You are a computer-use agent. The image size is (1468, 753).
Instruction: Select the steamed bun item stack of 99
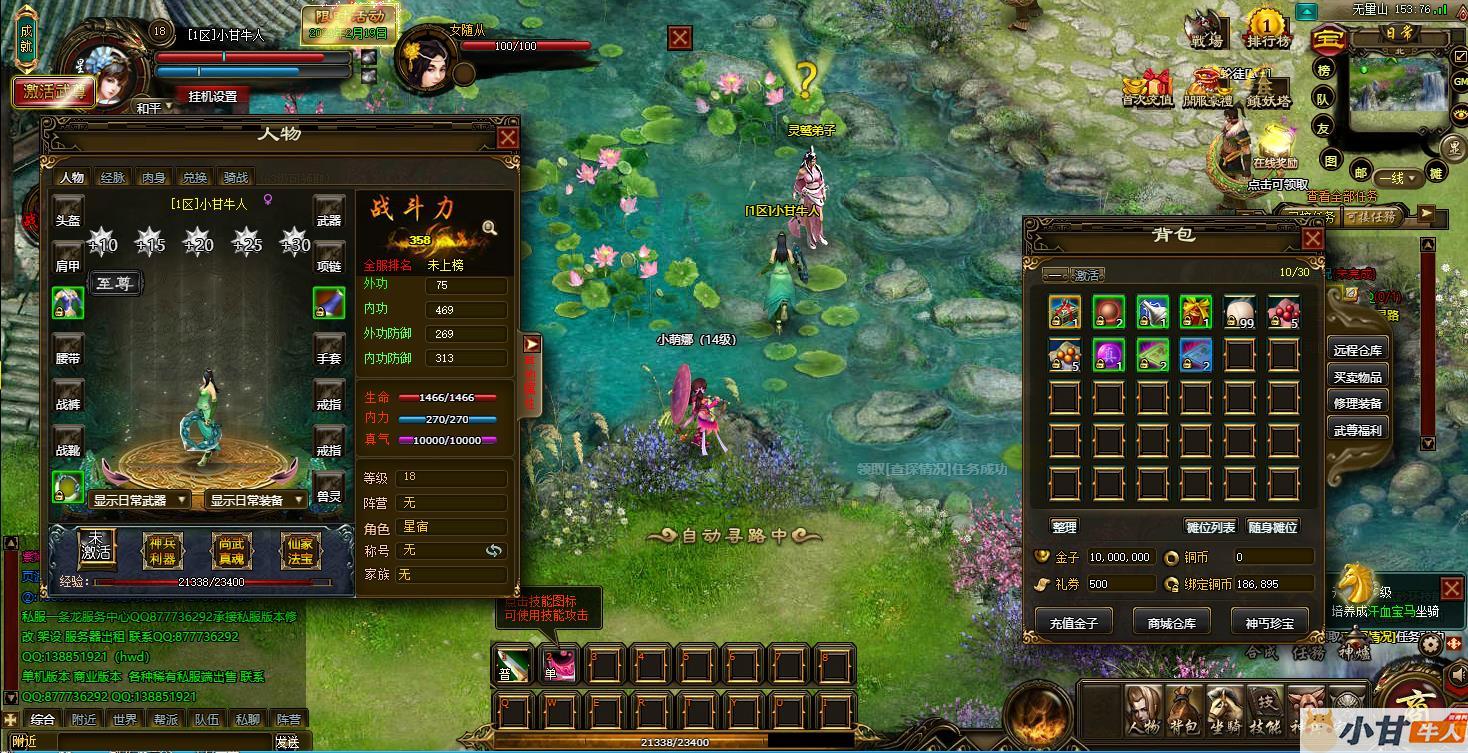pos(1240,312)
